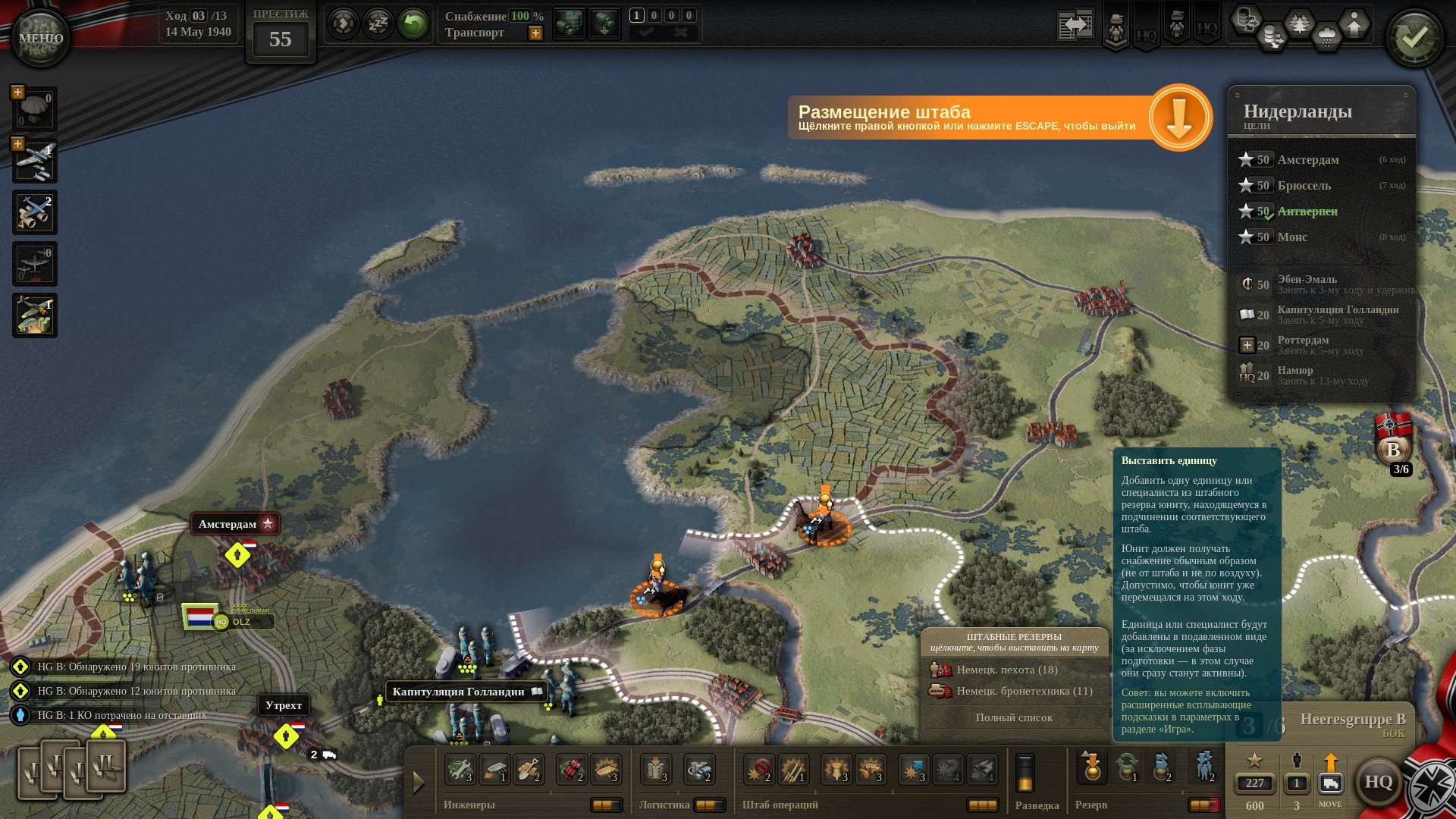This screenshot has height=819, width=1456.
Task: Toggle the weather overlay hexagon icon
Action: [1326, 36]
